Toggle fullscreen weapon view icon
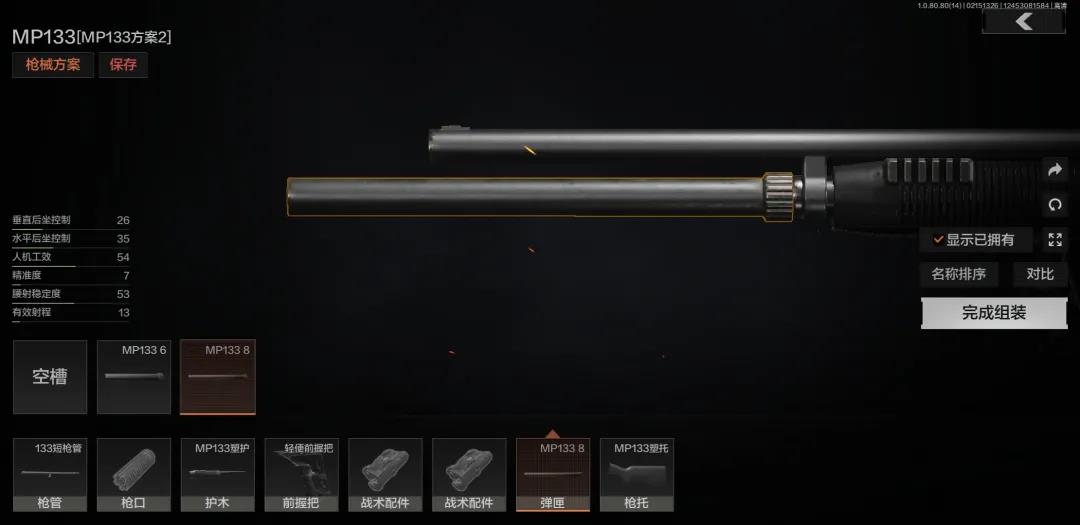This screenshot has width=1080, height=525. point(1054,239)
